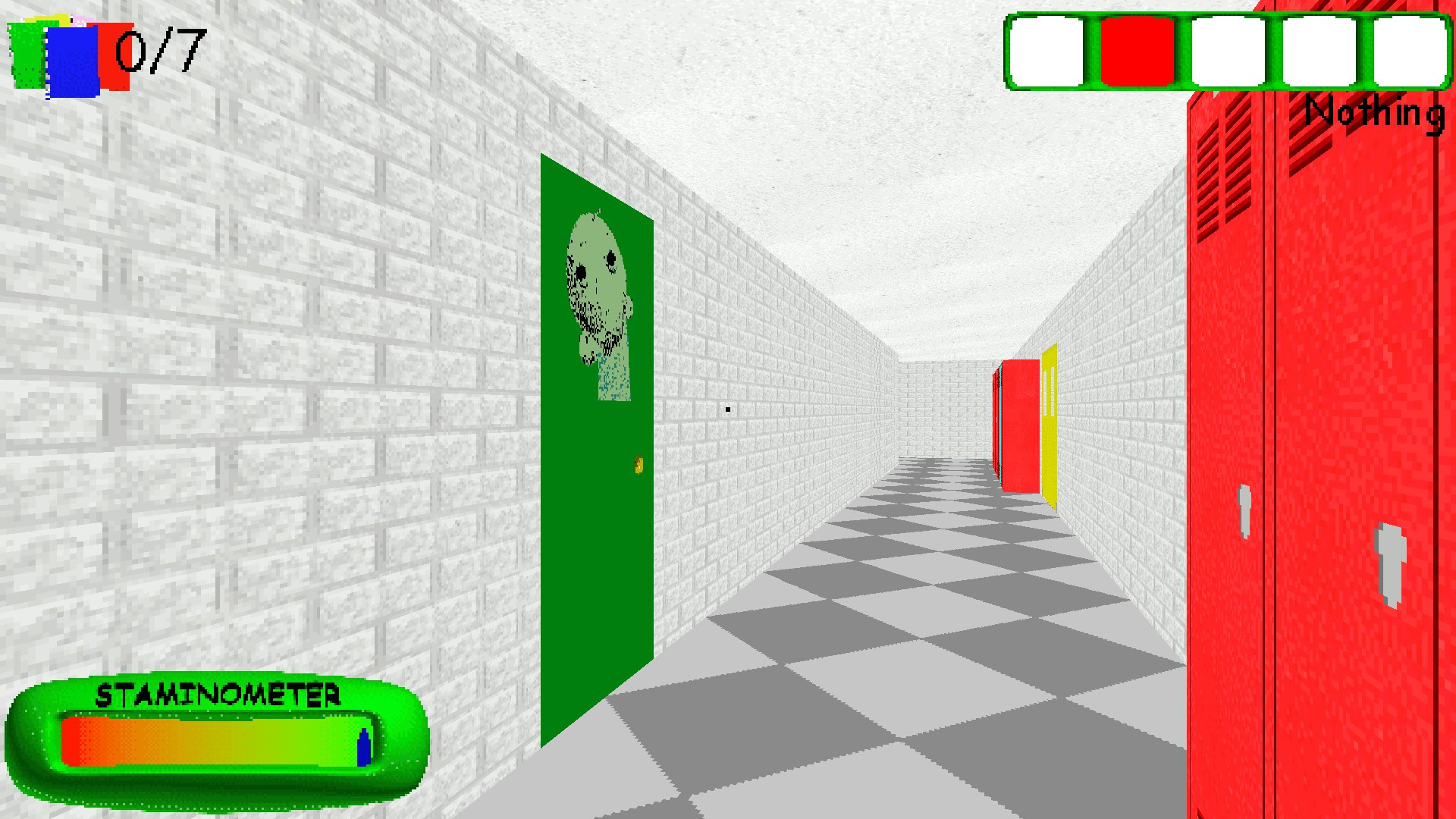
Task: Open the yellow door down the hallway
Action: (x=1049, y=425)
